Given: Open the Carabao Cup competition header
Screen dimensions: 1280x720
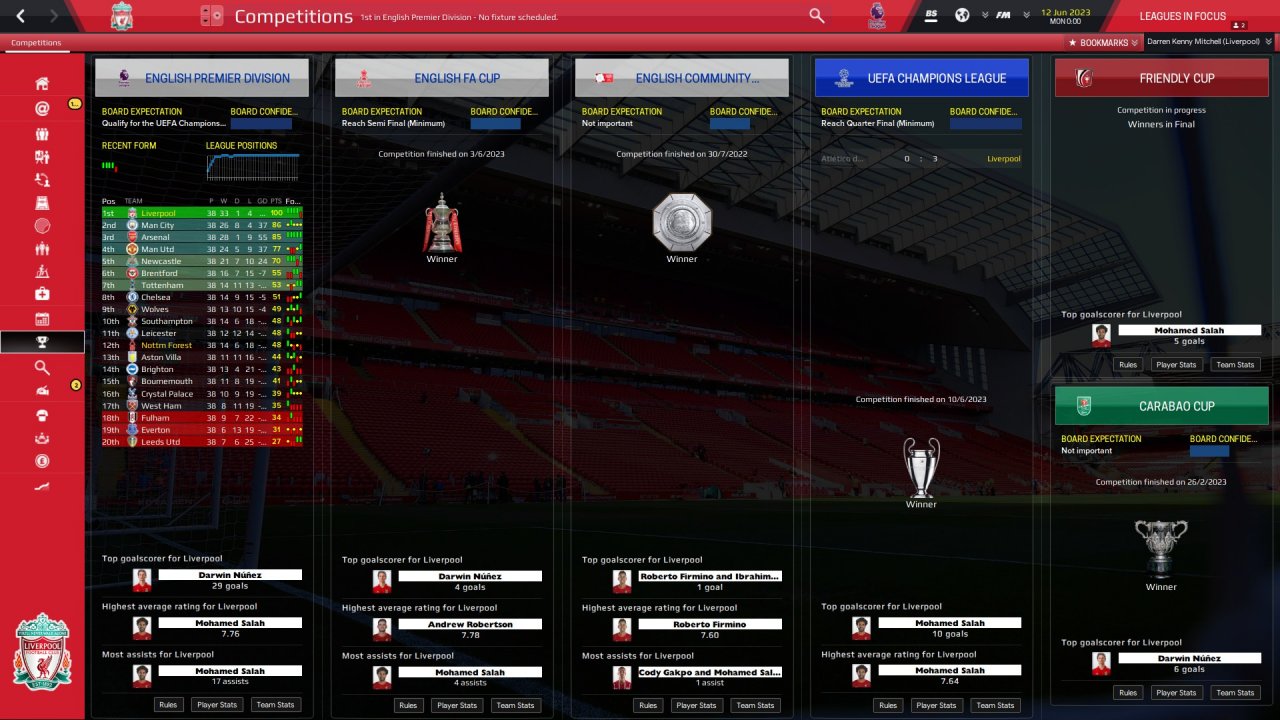Looking at the screenshot, I should tap(1161, 406).
